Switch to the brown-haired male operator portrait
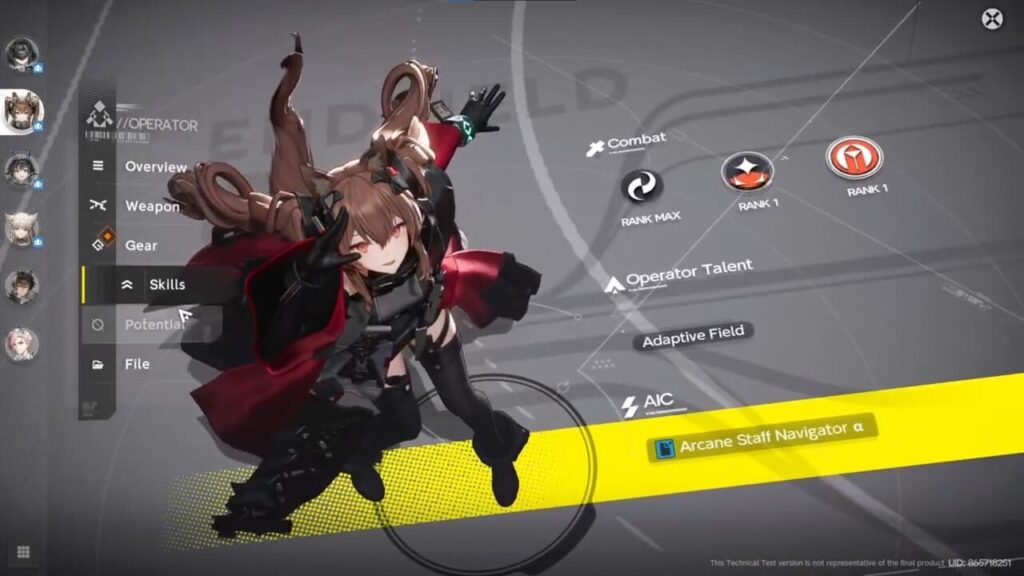 pos(21,287)
